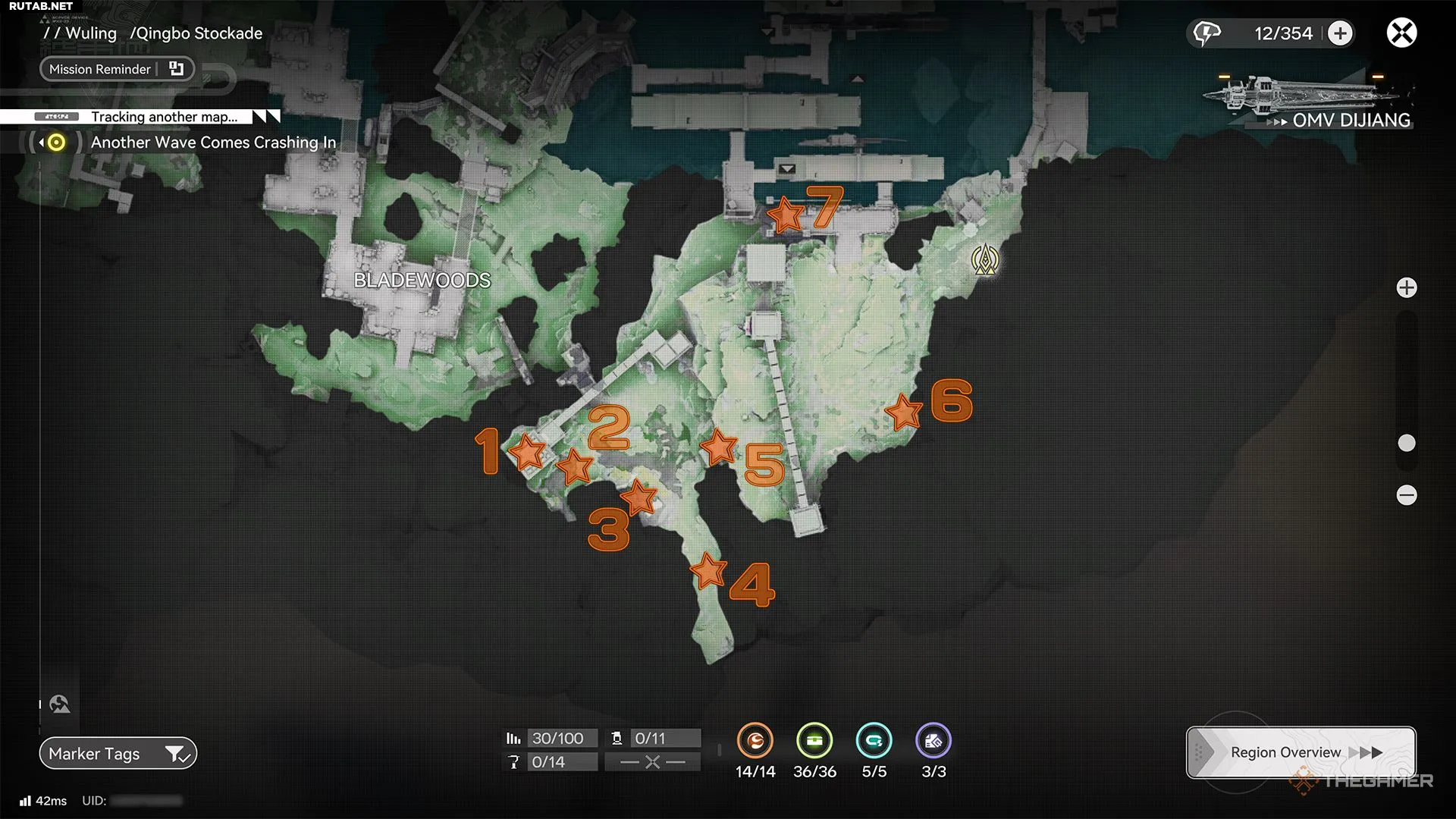The width and height of the screenshot is (1456, 819).
Task: Click the Tracking another map banner
Action: click(x=164, y=117)
